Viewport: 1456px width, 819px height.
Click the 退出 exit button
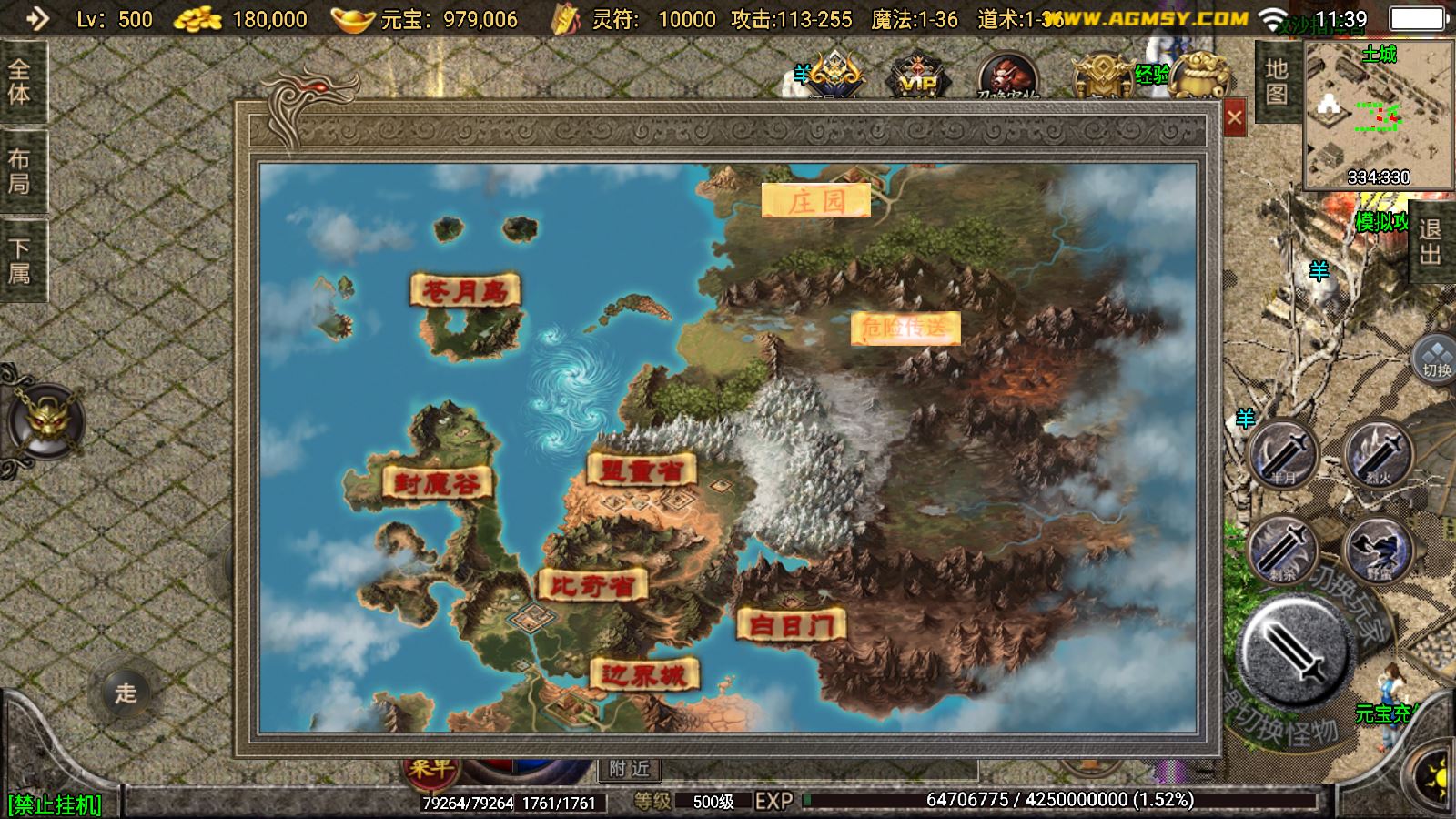pos(1430,242)
